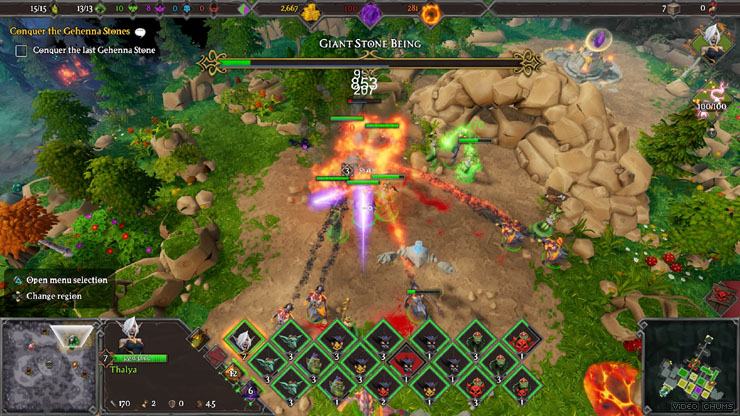
Task: Select the pink flamingo 100/100 icon
Action: [x=718, y=91]
